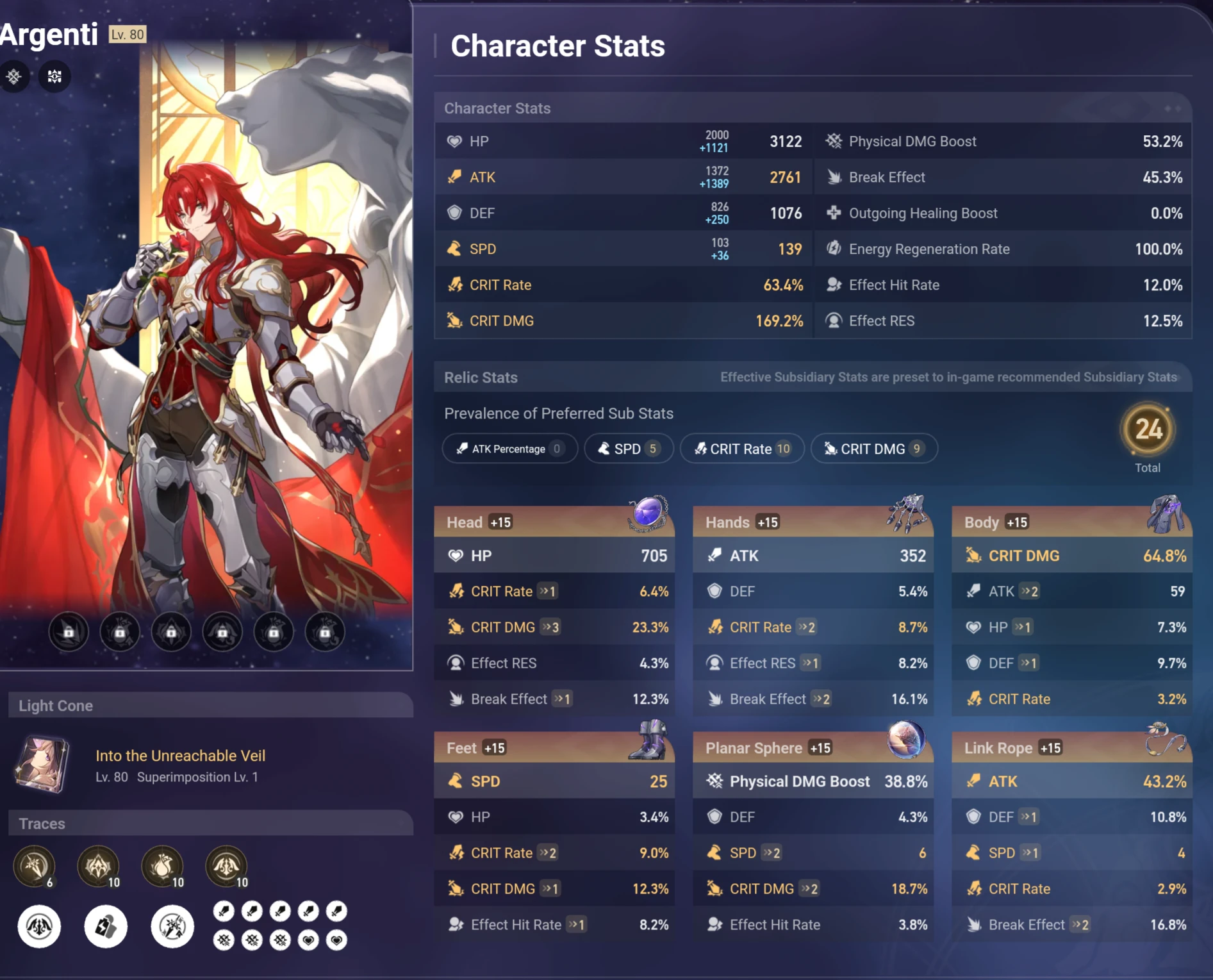Collapse the Light Cone section header
Image resolution: width=1213 pixels, height=980 pixels.
tap(56, 706)
